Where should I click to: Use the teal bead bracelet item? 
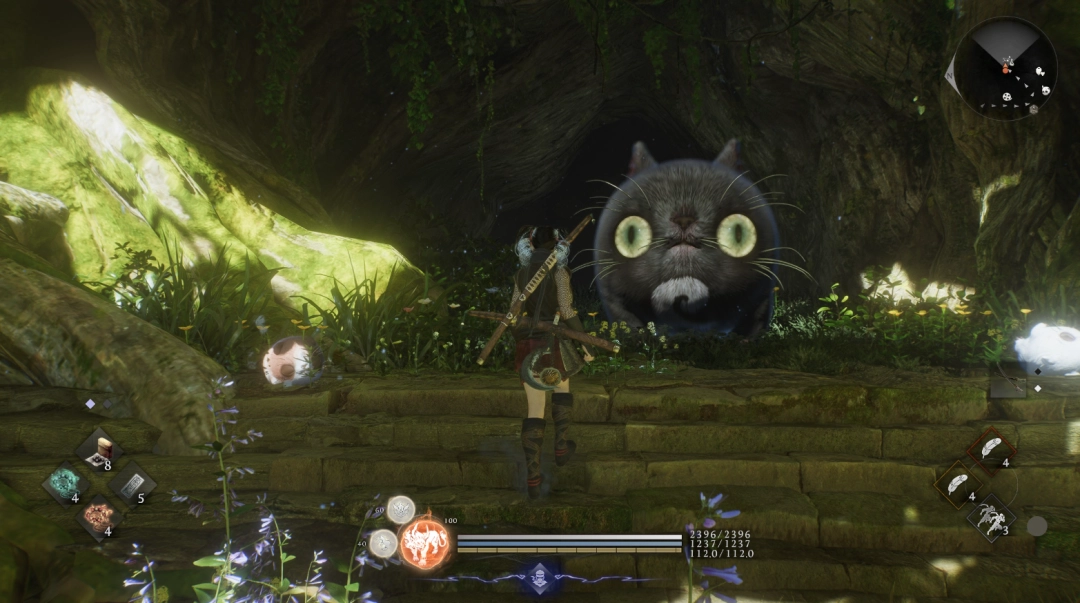point(67,483)
